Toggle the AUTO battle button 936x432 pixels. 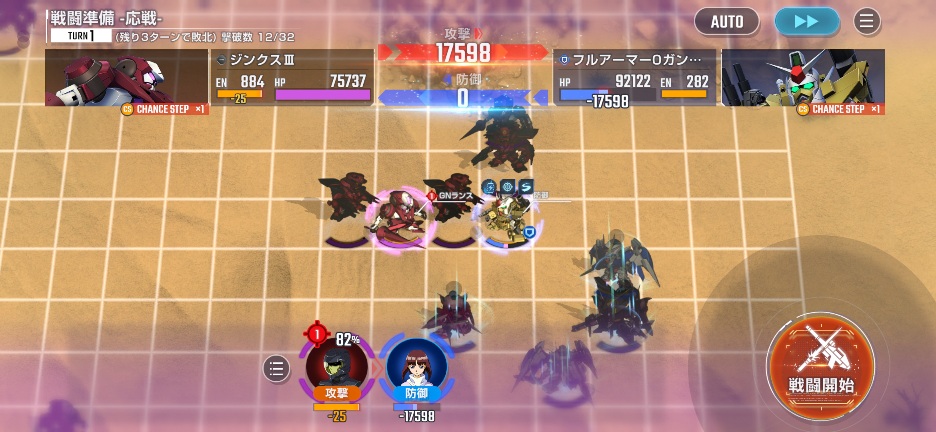click(727, 21)
